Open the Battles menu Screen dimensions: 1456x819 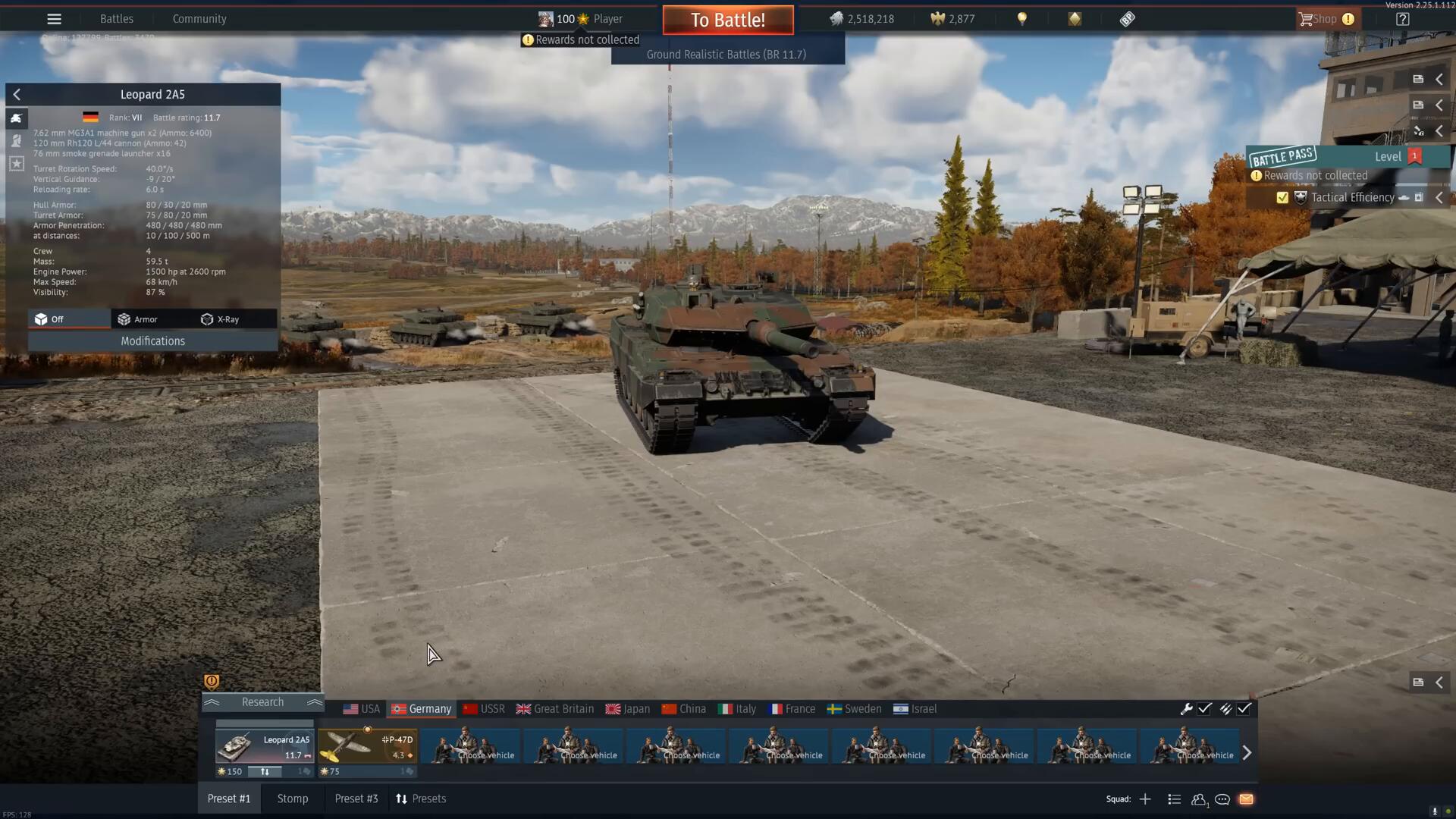click(x=116, y=19)
